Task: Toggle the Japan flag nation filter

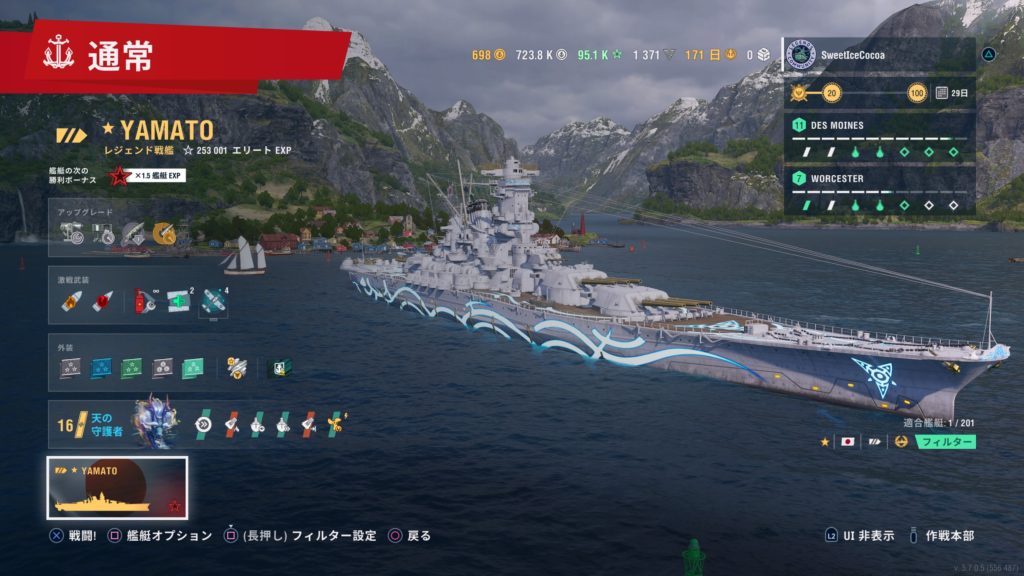Action: pyautogui.click(x=847, y=441)
